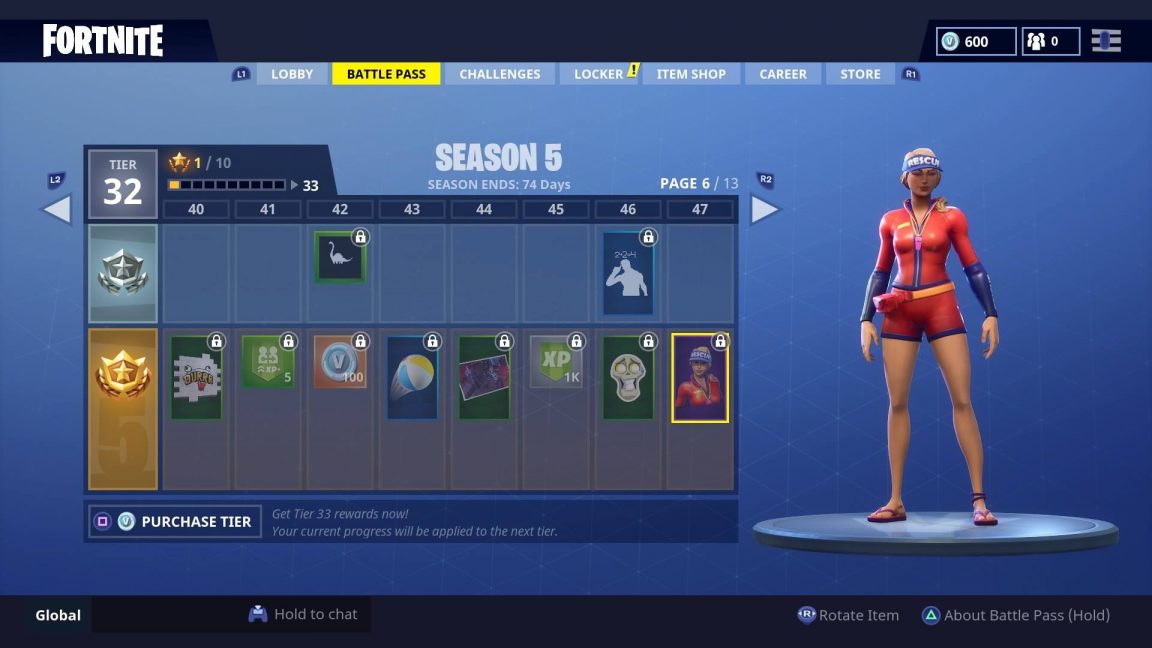Open the main menu icon top right
Screen dimensions: 1152x648
1106,41
